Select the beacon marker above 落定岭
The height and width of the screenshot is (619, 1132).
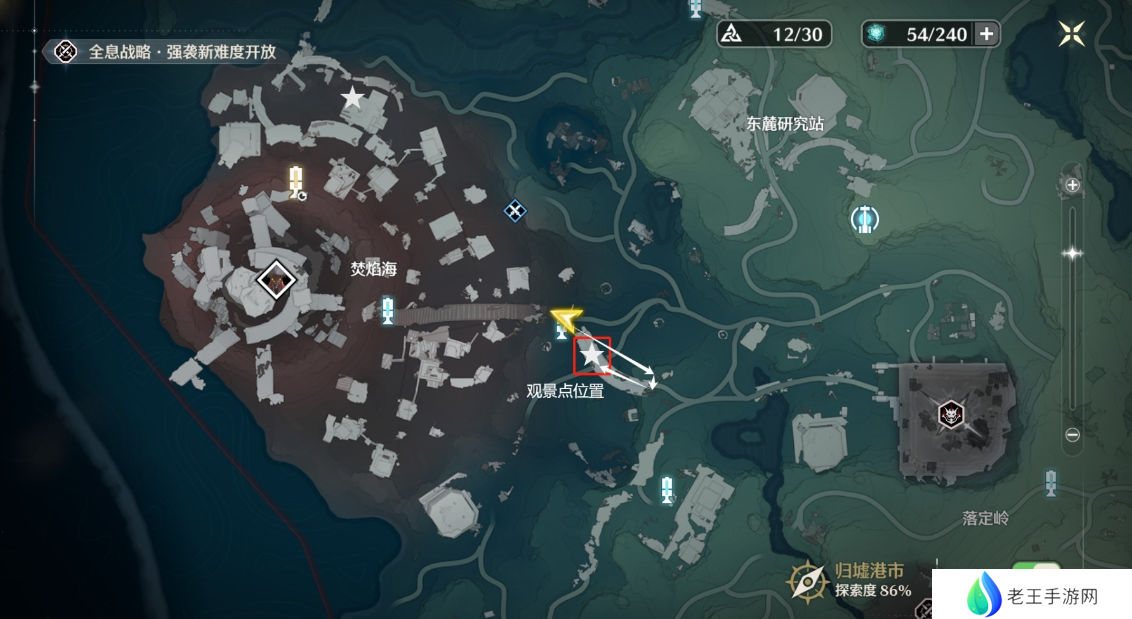(x=1050, y=483)
